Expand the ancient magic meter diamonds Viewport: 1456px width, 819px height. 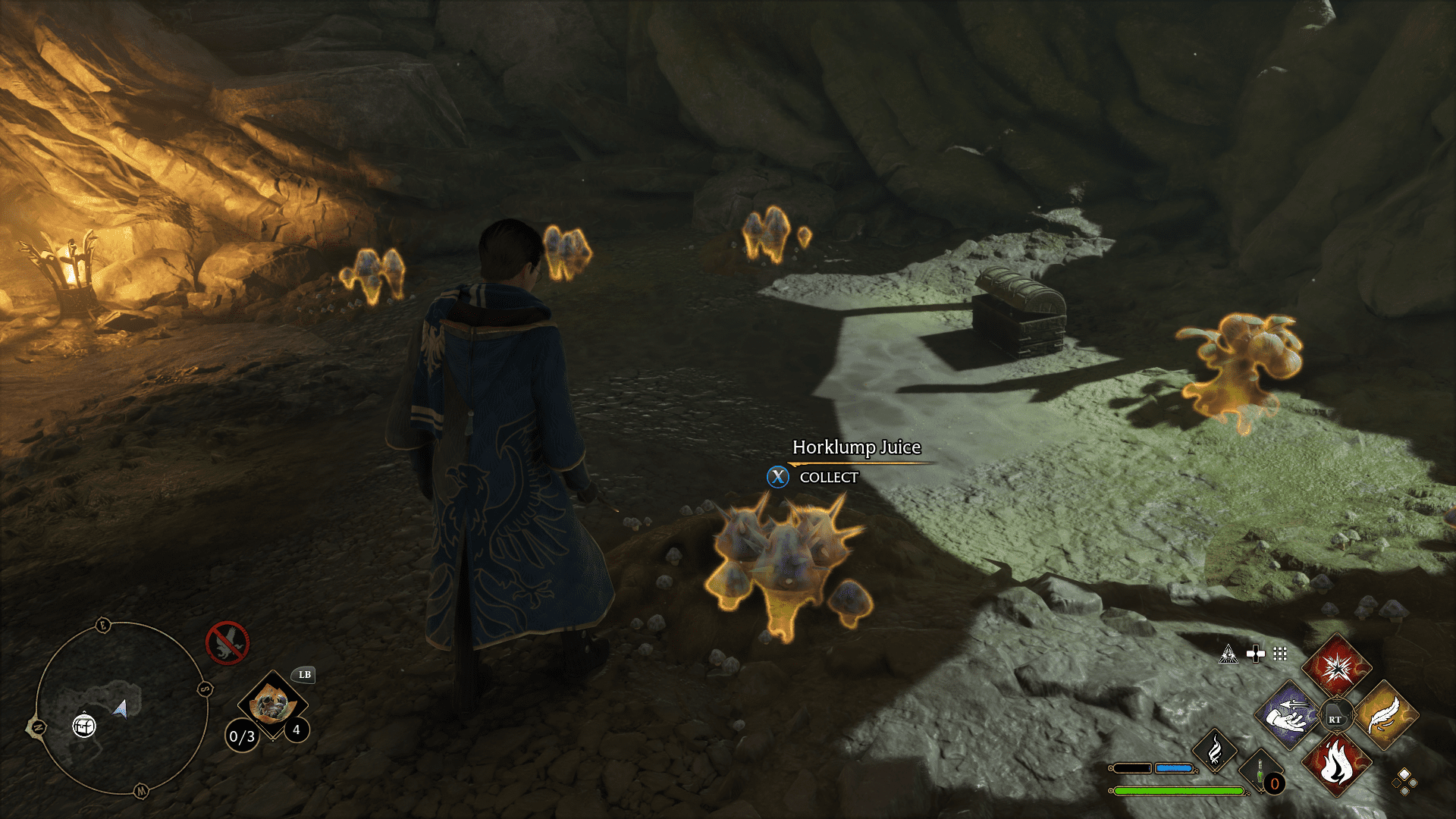coord(1404,782)
